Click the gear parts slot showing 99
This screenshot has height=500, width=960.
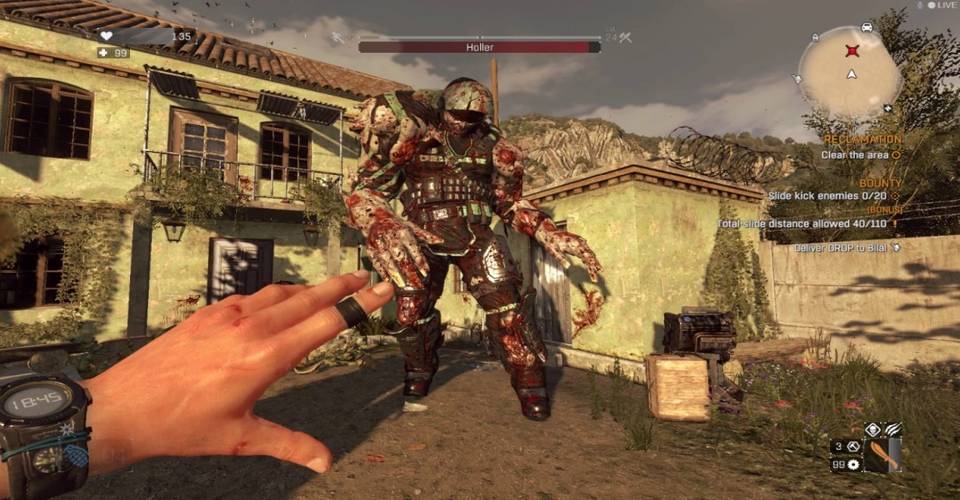(x=846, y=465)
